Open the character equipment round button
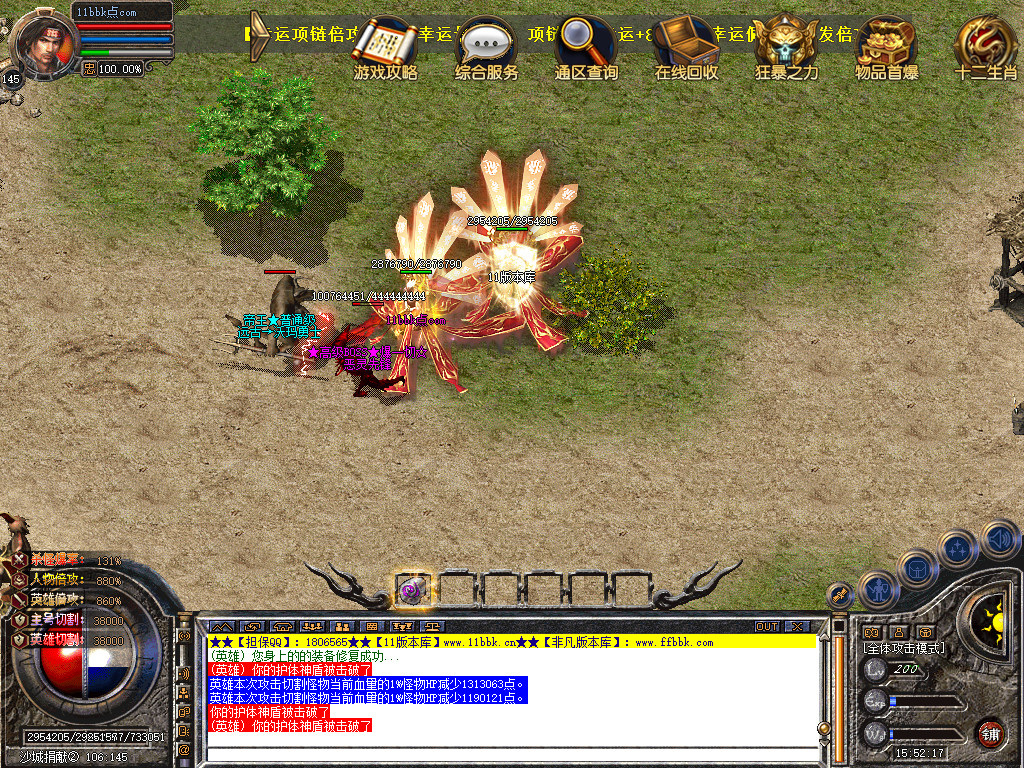The width and height of the screenshot is (1024, 768). coord(877,589)
